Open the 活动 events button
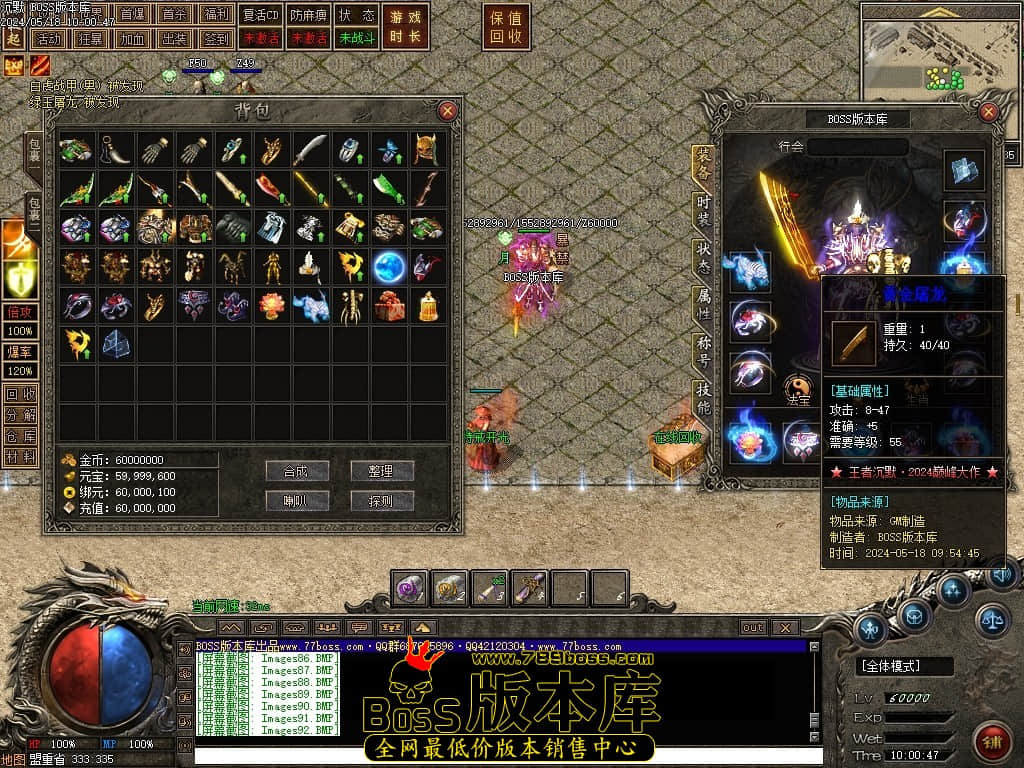The height and width of the screenshot is (768, 1024). (x=47, y=39)
